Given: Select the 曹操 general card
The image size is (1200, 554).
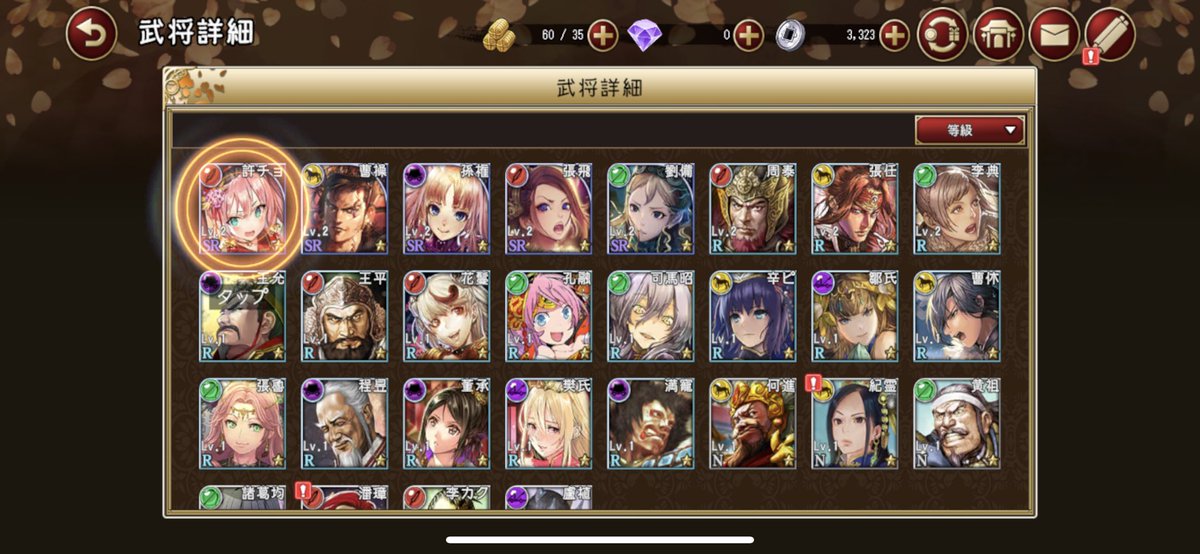Looking at the screenshot, I should coord(345,209).
